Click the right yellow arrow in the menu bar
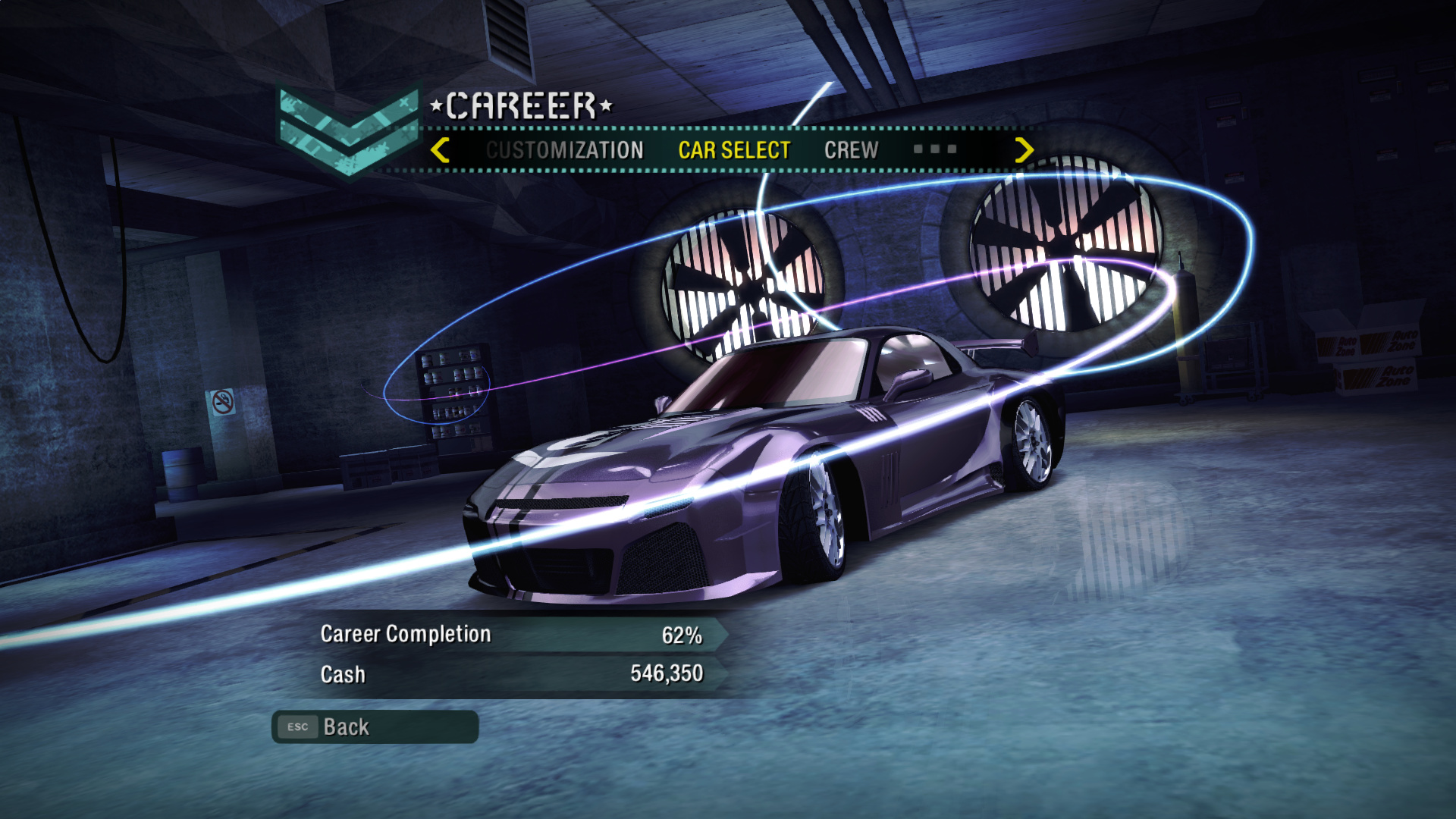 tap(1024, 150)
